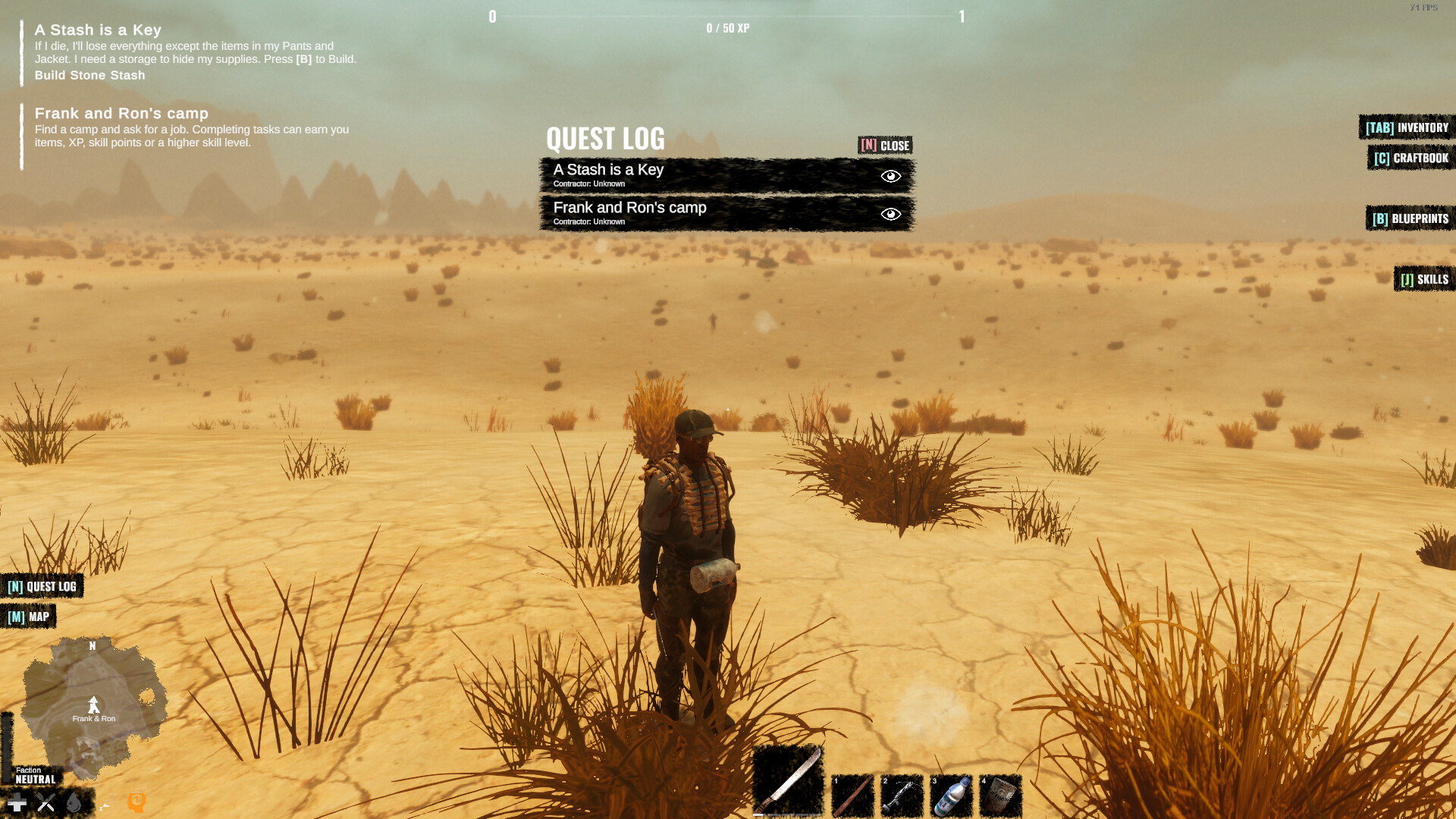Expand the A Stash is a Key quest entry

pos(660,174)
